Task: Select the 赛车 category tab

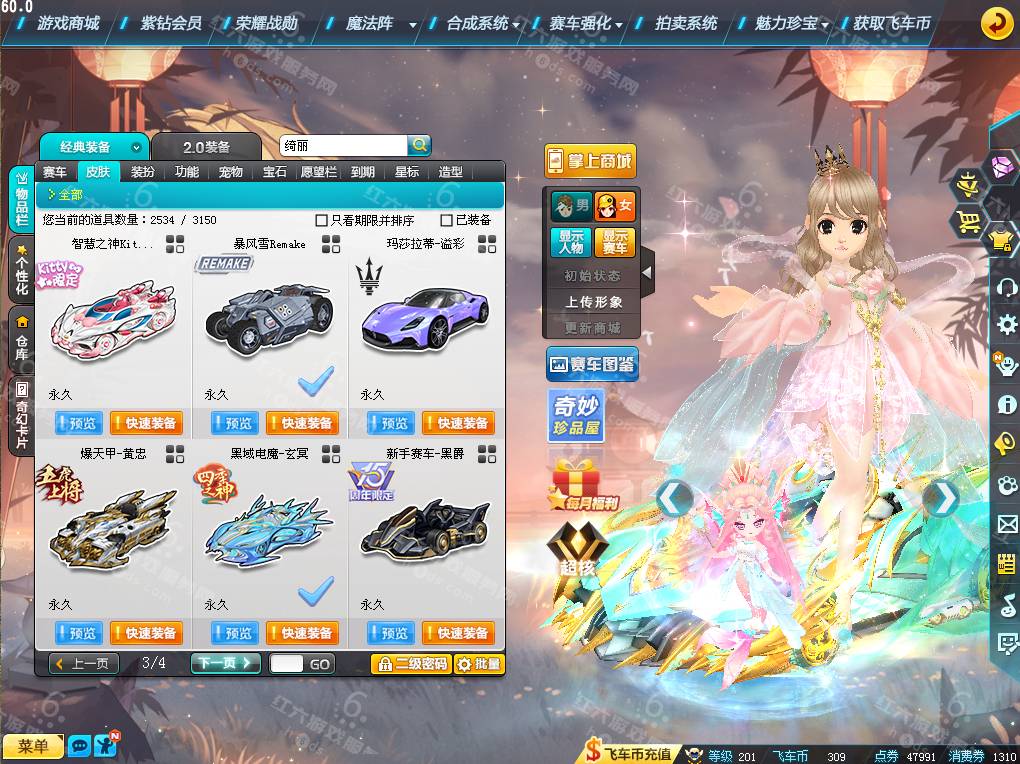Action: coord(55,172)
